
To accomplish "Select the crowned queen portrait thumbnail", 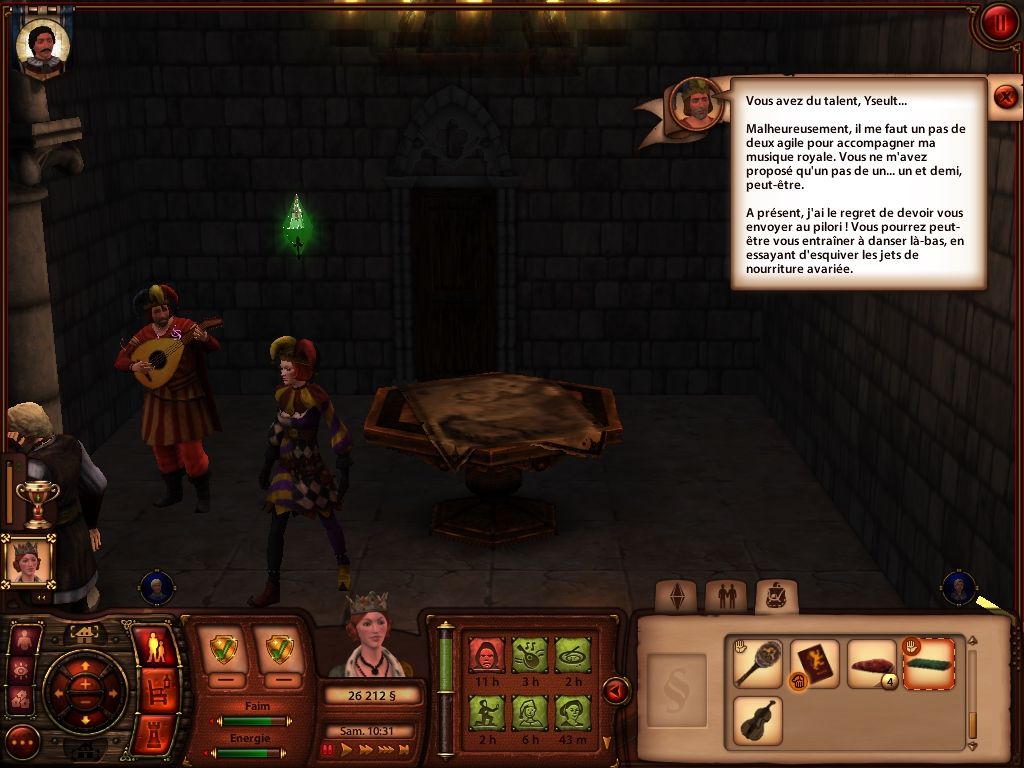I will coord(27,560).
